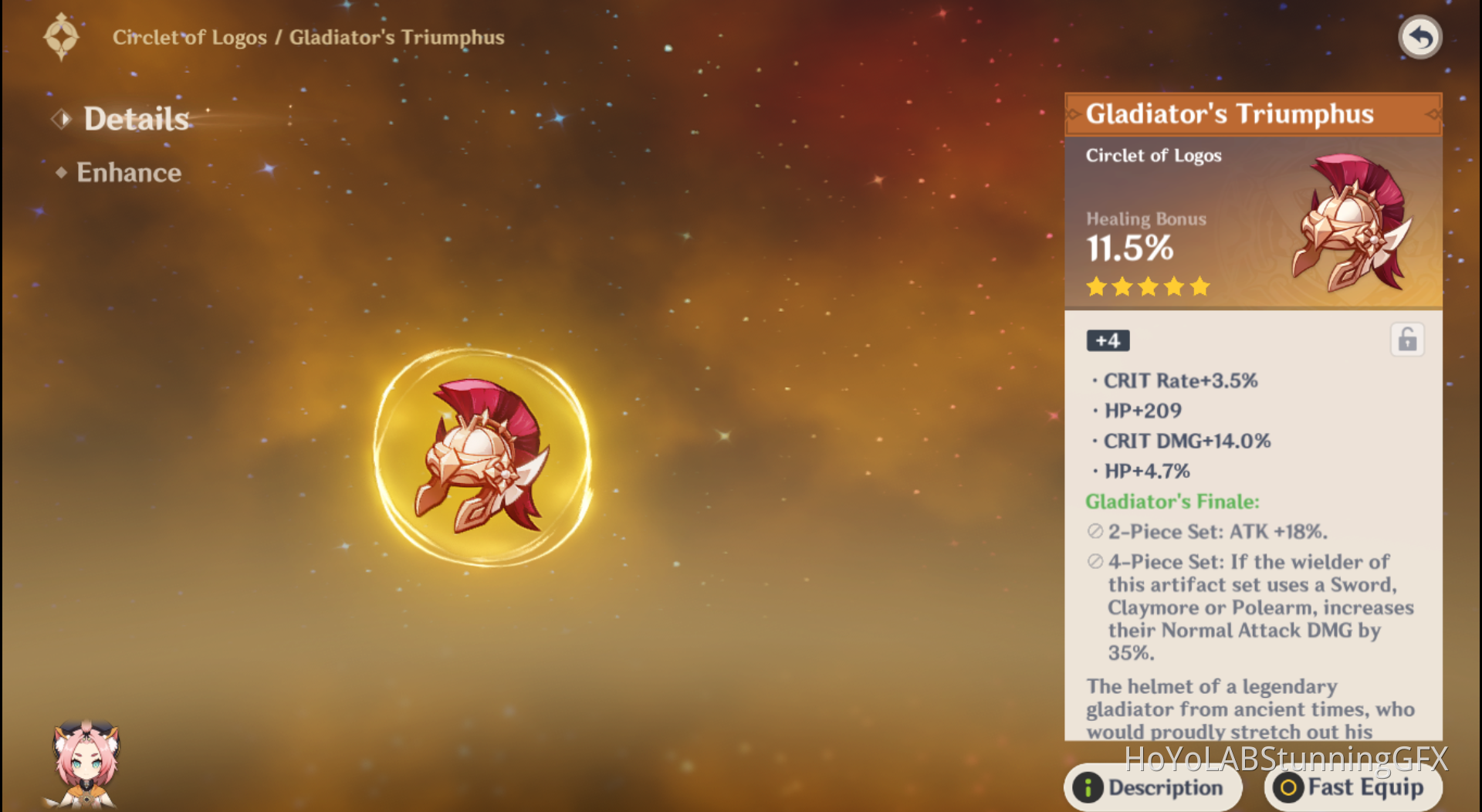Click the fifth rarity star
1482x812 pixels.
coord(1198,286)
